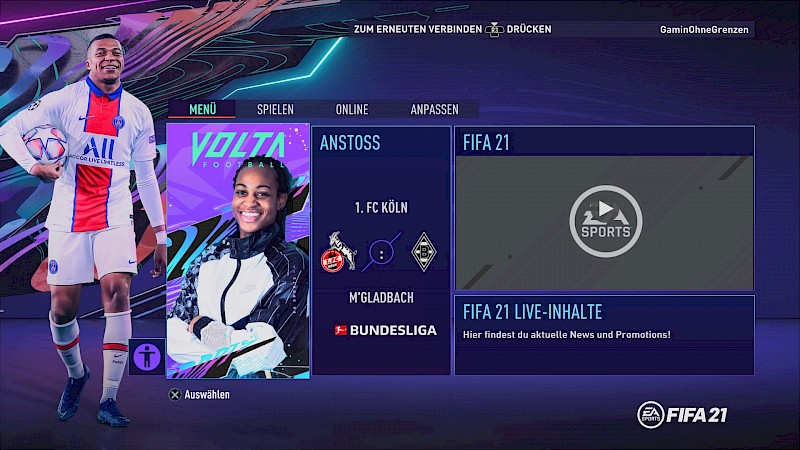
Task: Switch to the MENÜ tab
Action: click(203, 109)
